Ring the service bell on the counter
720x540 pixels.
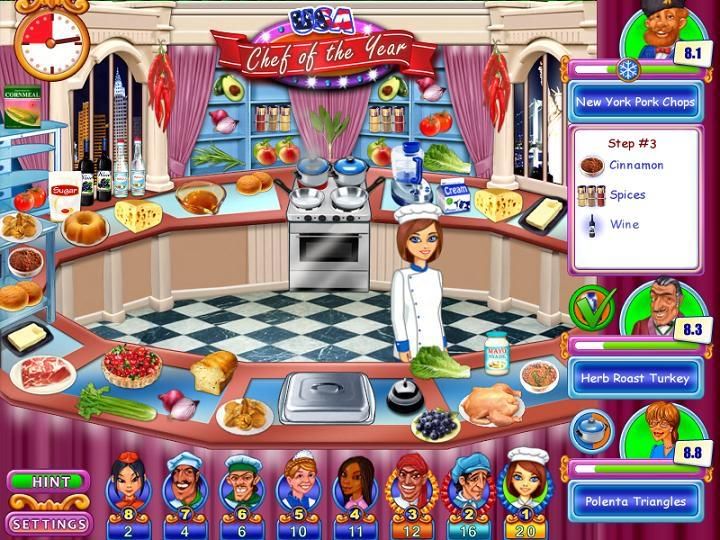click(x=405, y=395)
